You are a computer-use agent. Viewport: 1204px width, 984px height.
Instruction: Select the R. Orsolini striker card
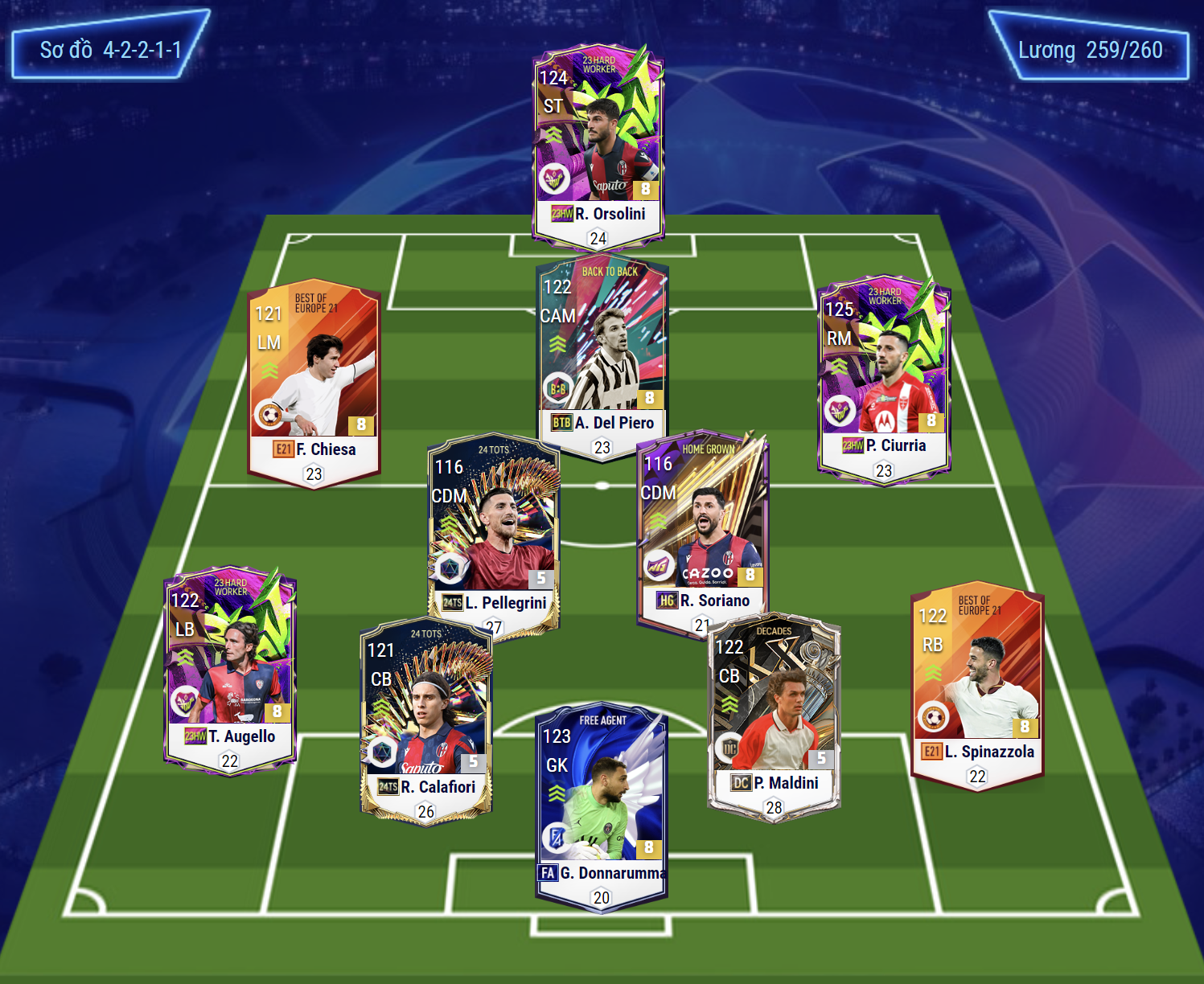tap(598, 145)
